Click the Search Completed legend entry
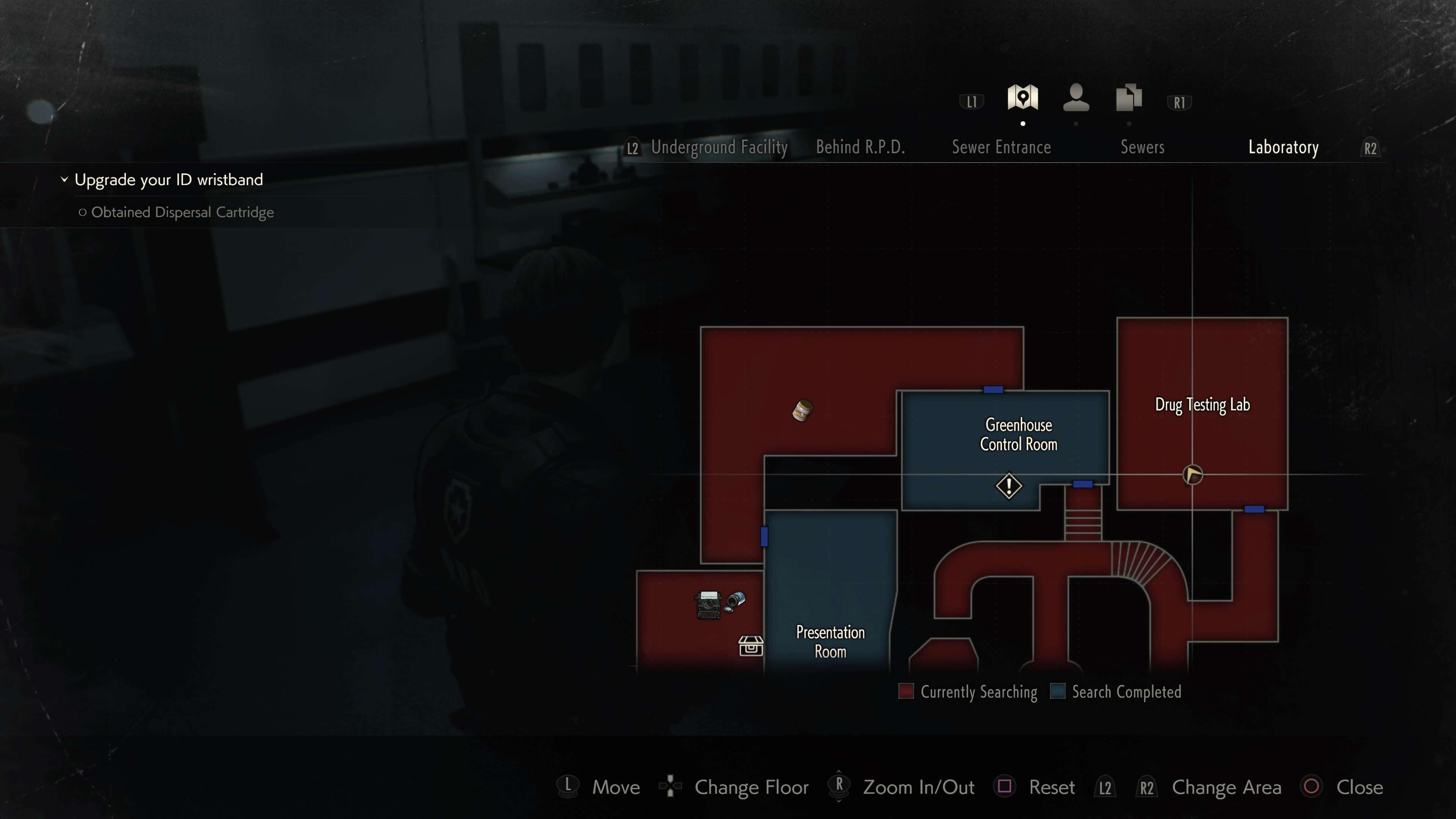Screen dimensions: 1456x819 point(1116,692)
